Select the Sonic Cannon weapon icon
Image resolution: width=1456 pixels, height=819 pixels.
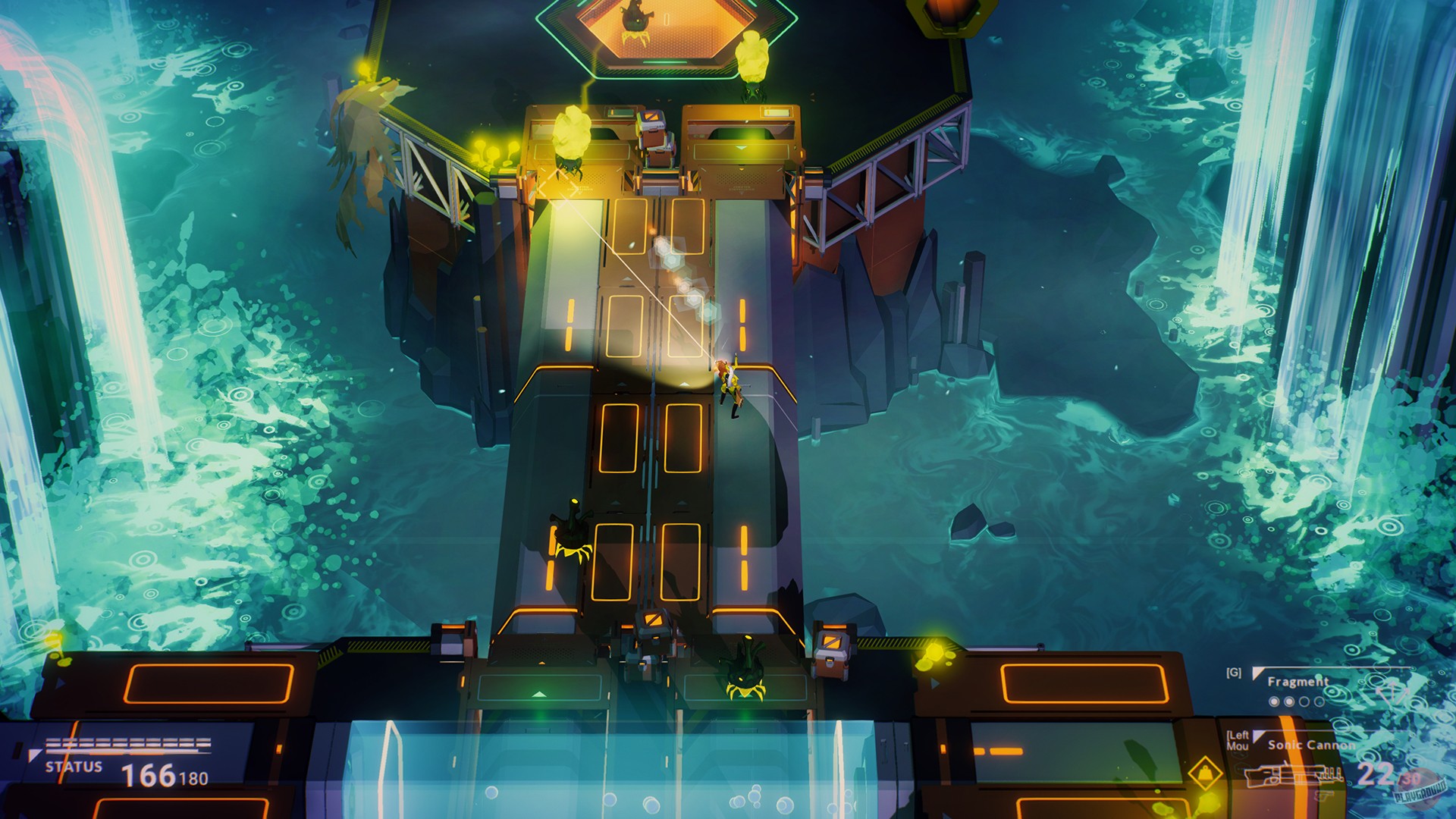tap(1294, 774)
